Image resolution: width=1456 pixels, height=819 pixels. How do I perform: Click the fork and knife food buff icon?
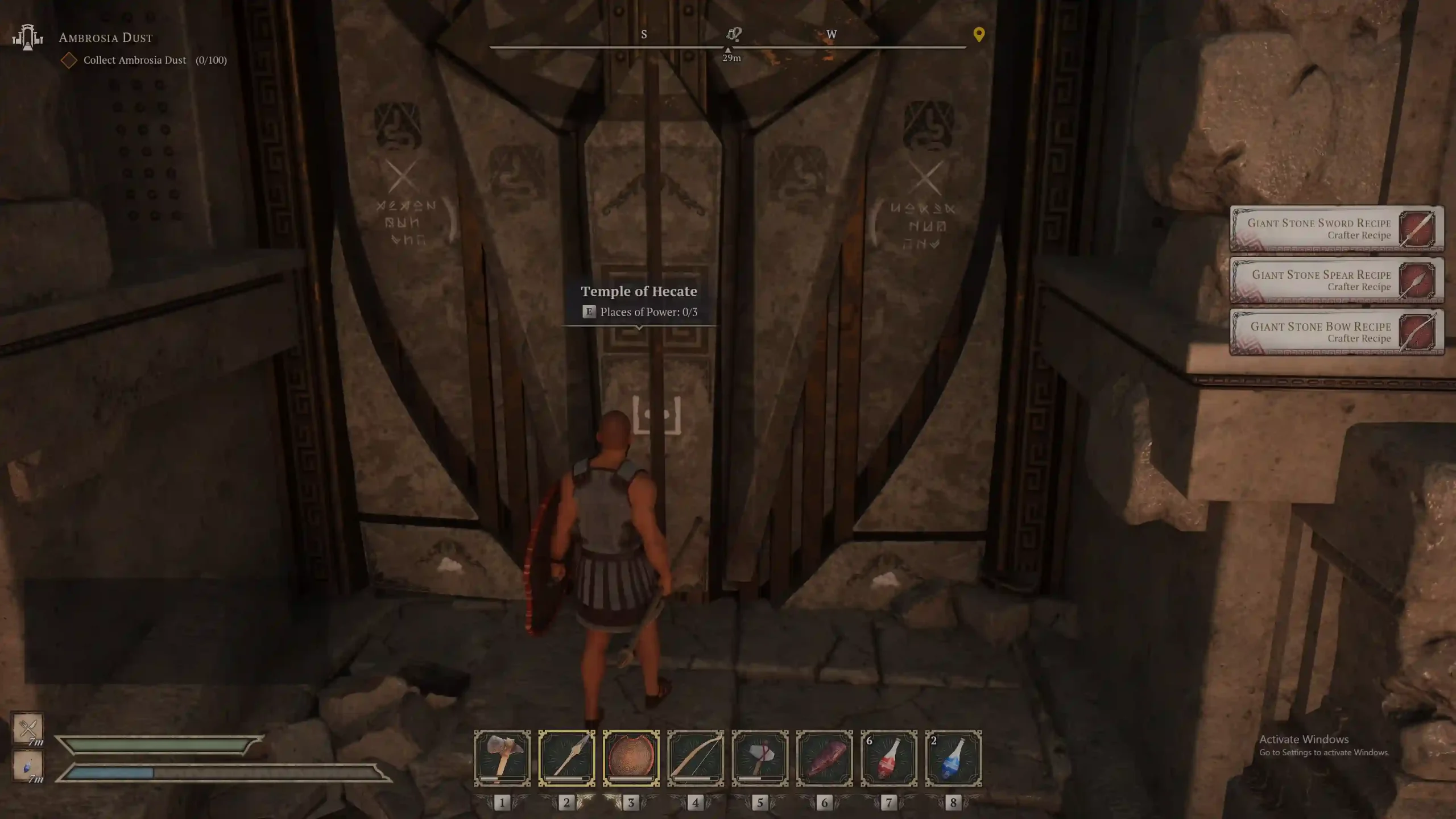tap(28, 727)
